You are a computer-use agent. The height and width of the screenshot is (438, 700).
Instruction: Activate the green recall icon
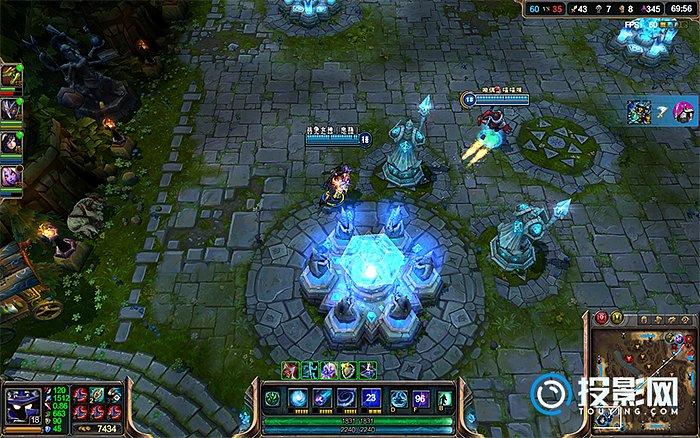444,398
